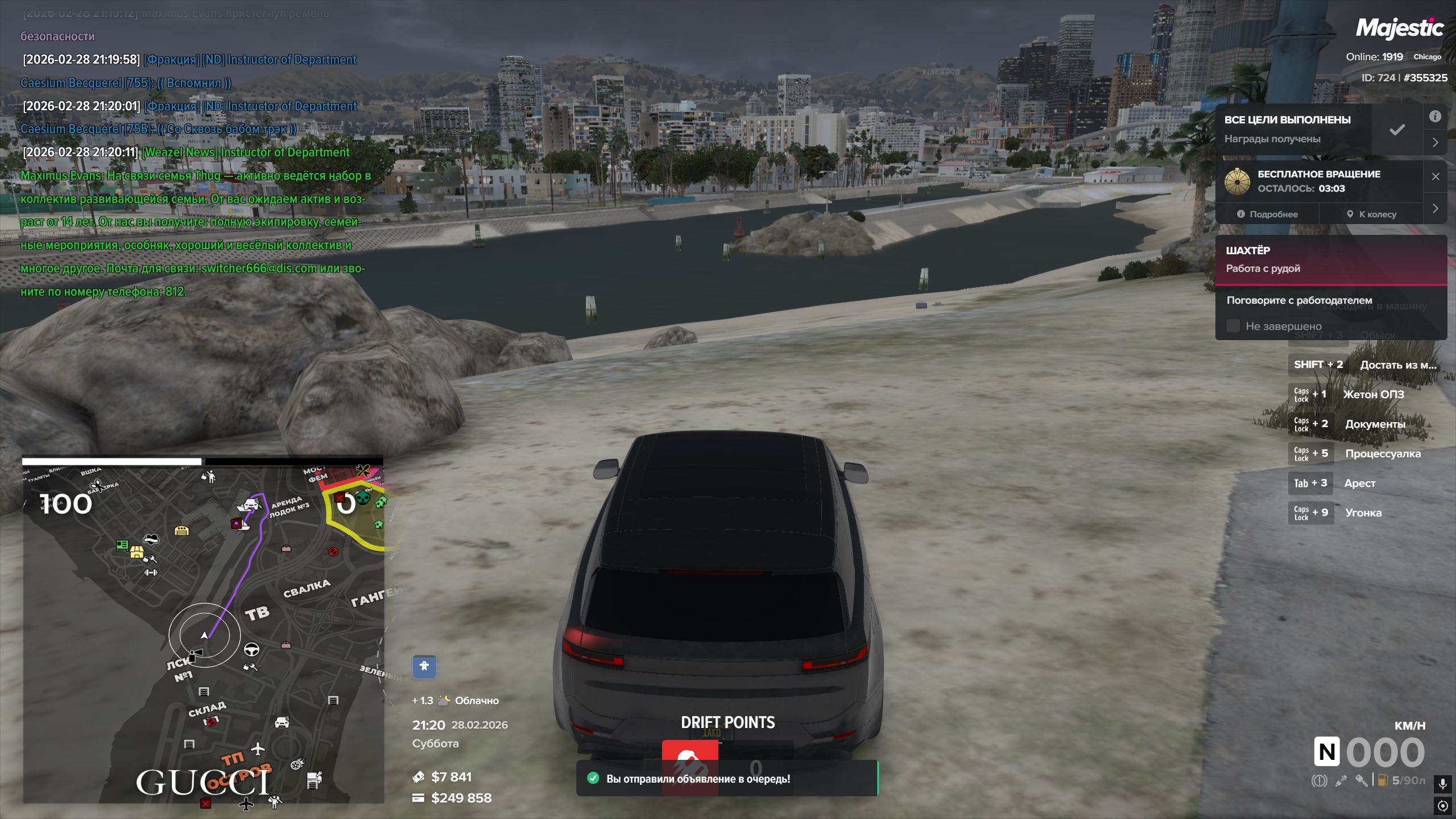
Task: Select the Weazel News chat message
Action: tap(193, 222)
